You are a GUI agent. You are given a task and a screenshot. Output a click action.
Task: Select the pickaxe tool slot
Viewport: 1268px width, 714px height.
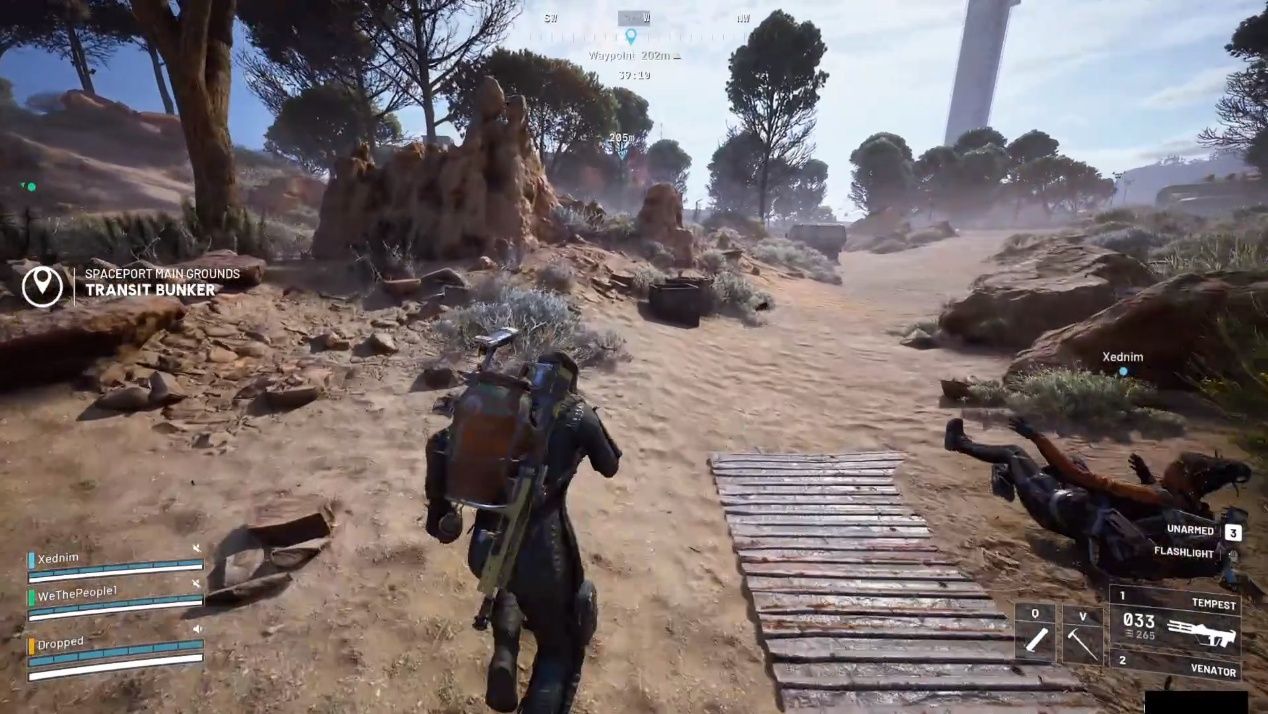[1081, 634]
